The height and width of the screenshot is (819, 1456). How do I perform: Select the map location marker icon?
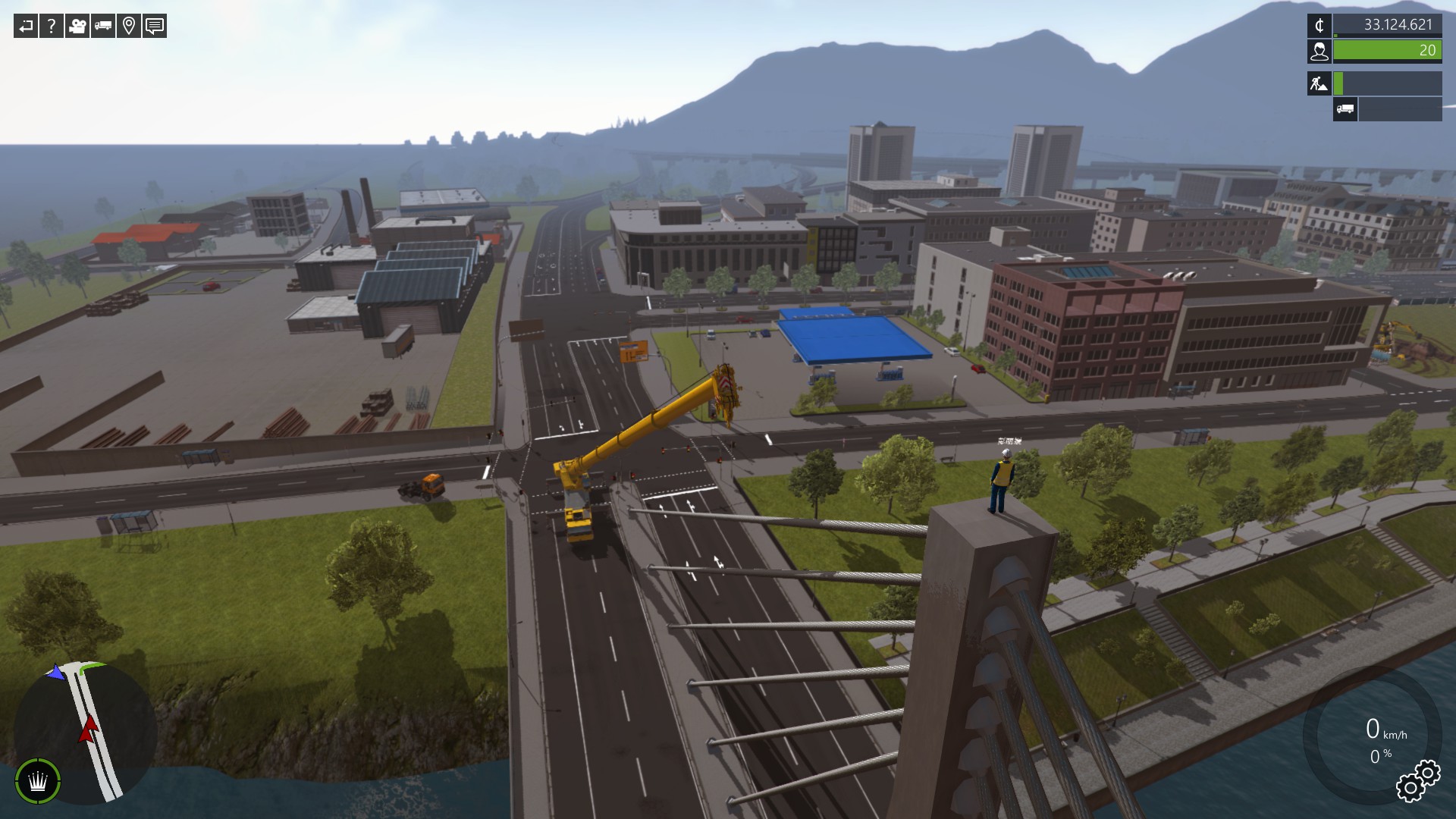tap(128, 27)
